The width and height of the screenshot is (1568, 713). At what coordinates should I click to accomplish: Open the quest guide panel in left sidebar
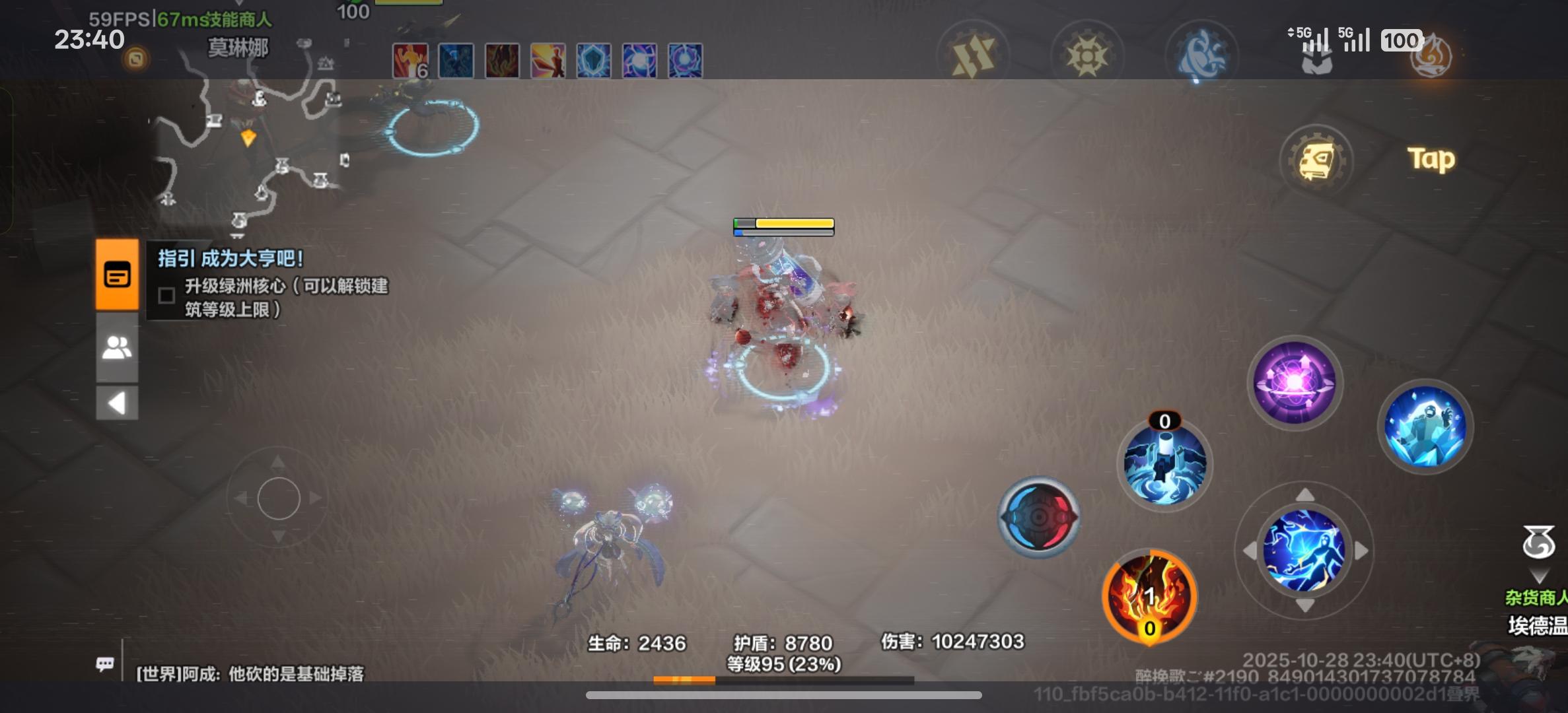coord(118,276)
